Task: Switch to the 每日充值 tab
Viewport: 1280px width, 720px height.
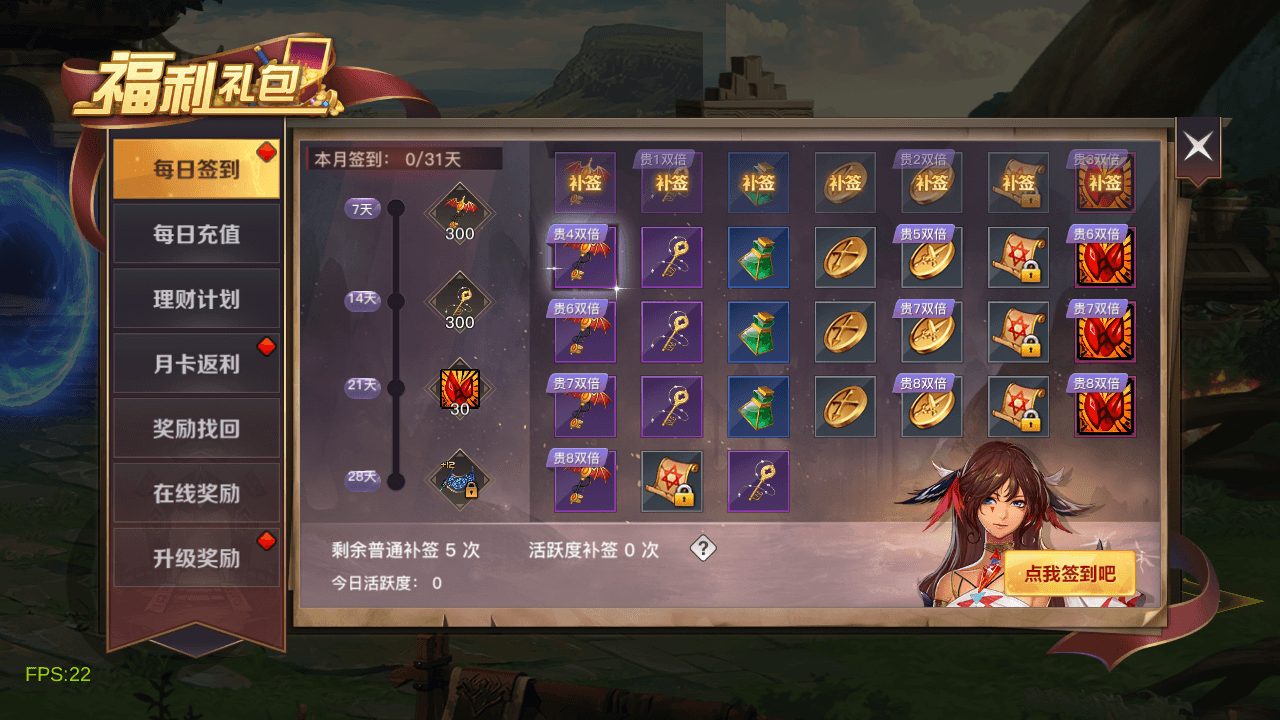Action: [196, 234]
